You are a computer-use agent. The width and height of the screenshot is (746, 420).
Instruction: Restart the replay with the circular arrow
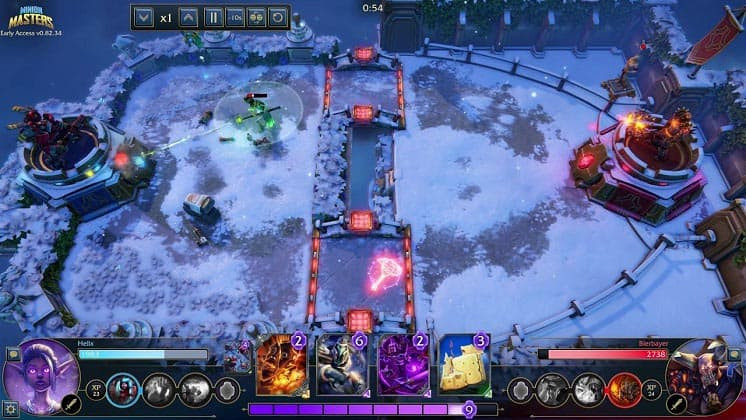click(x=277, y=17)
